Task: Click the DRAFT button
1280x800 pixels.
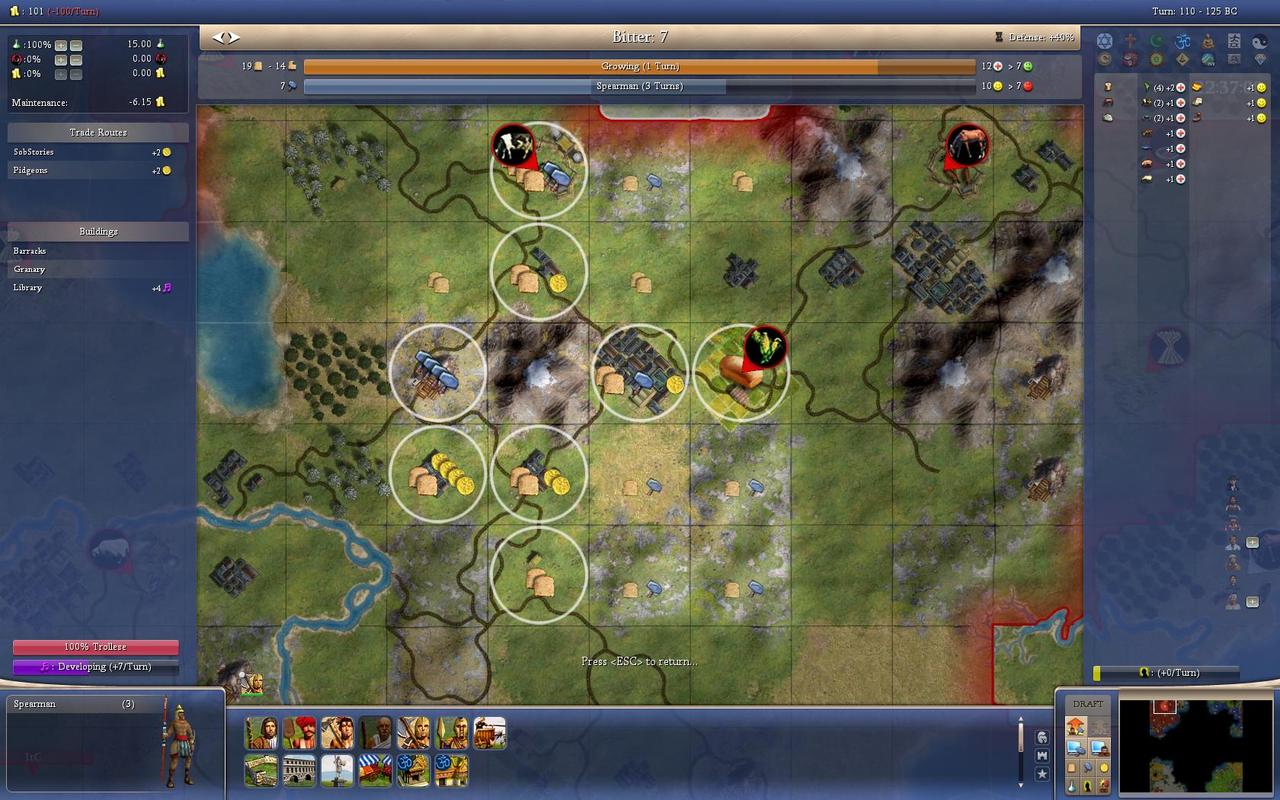Action: click(1087, 704)
